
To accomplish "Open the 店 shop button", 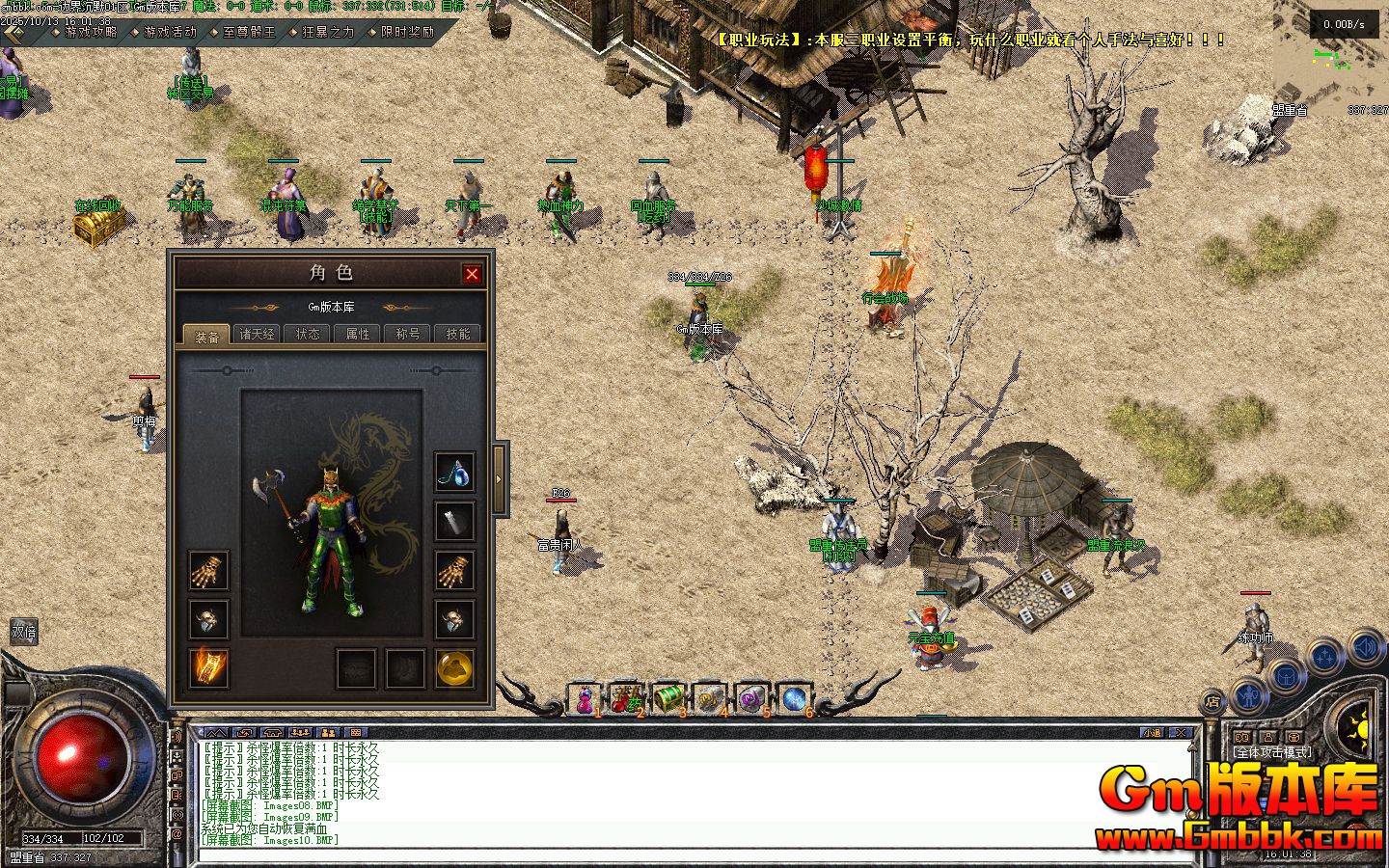I will [x=1212, y=701].
